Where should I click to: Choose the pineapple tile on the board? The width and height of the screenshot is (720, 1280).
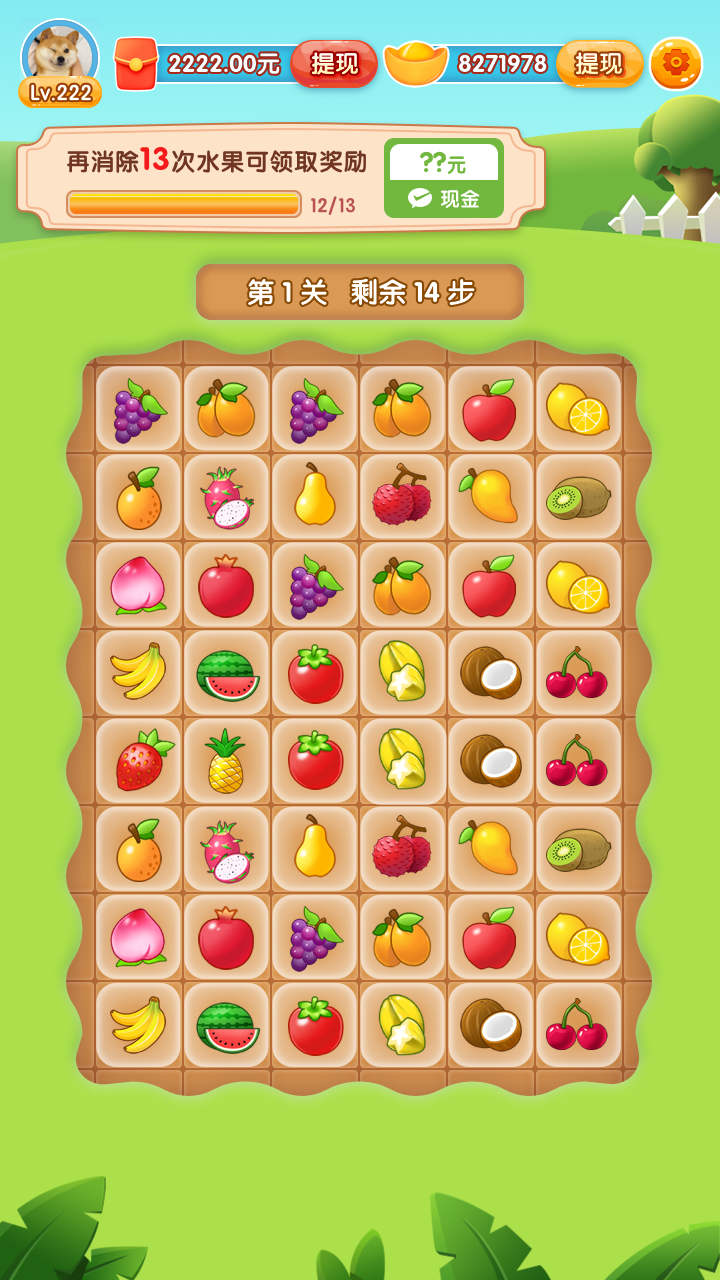coord(226,761)
